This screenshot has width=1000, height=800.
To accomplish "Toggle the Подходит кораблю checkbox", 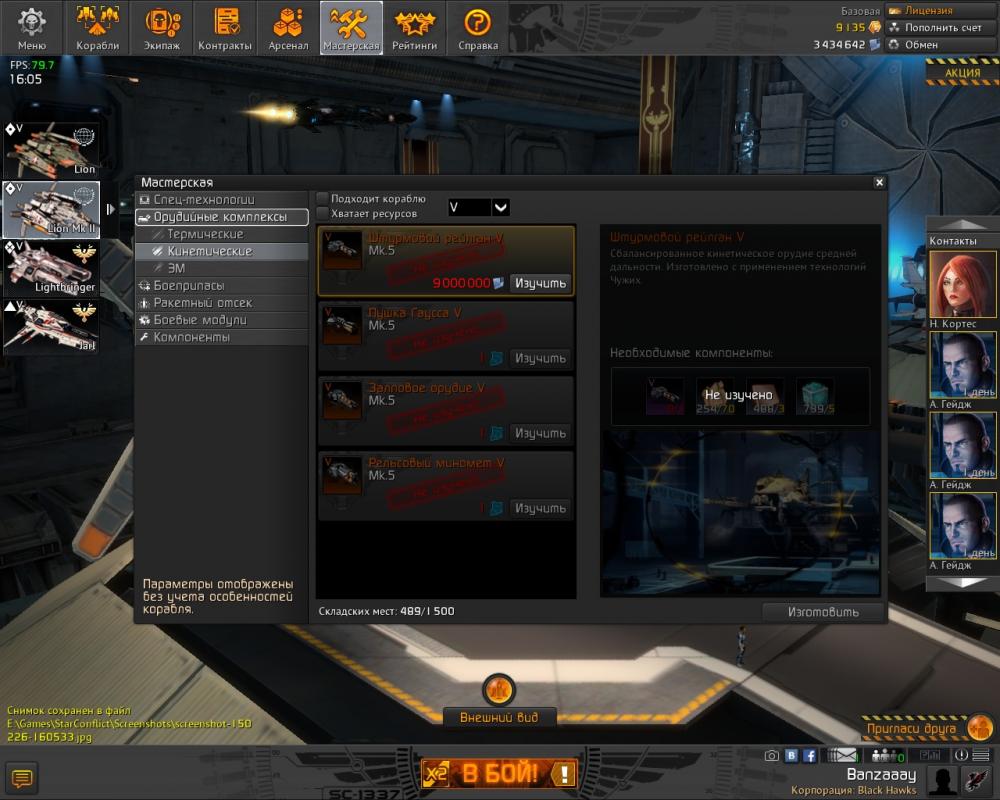I will pos(323,199).
